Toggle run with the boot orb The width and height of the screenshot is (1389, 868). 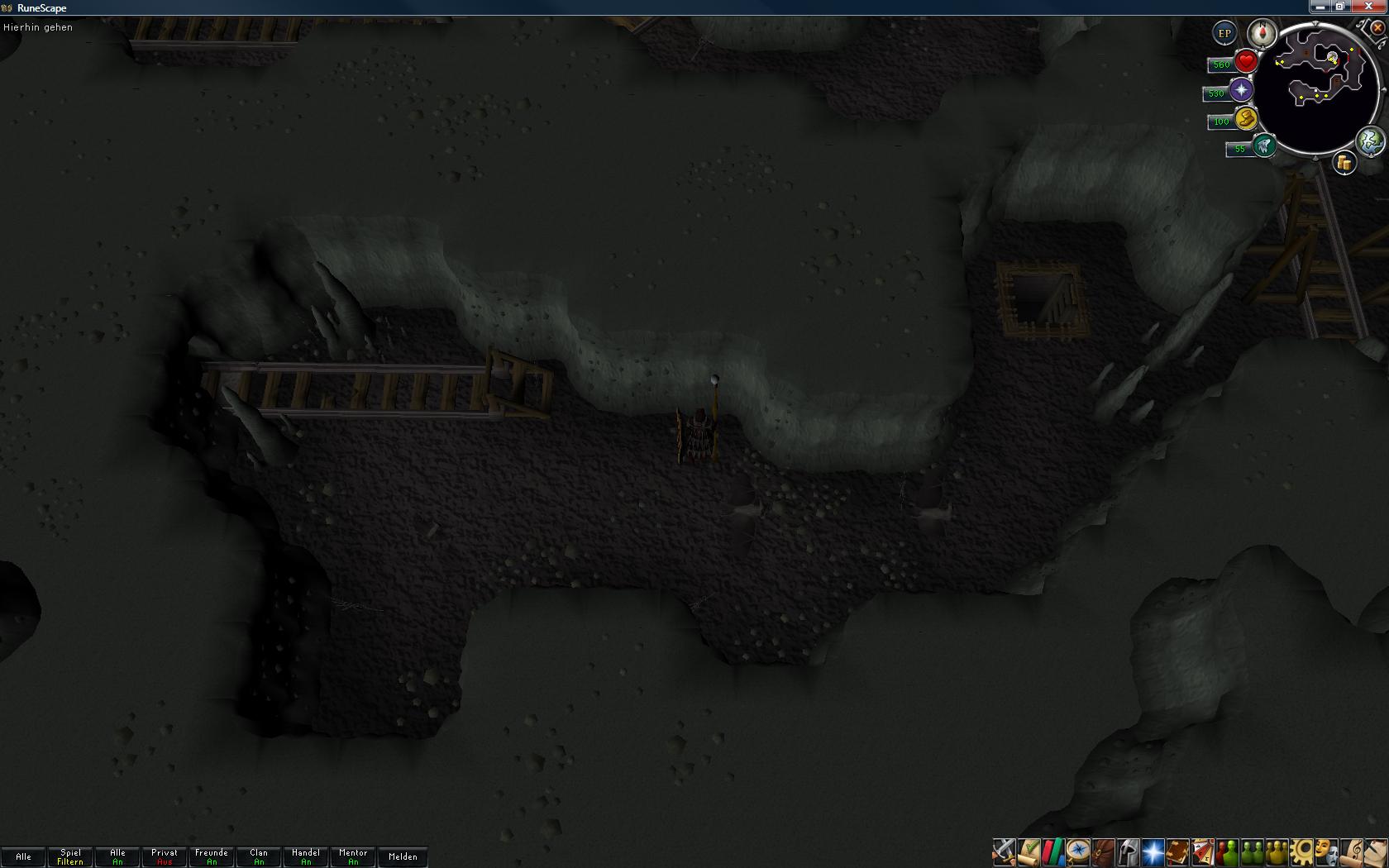point(1246,119)
